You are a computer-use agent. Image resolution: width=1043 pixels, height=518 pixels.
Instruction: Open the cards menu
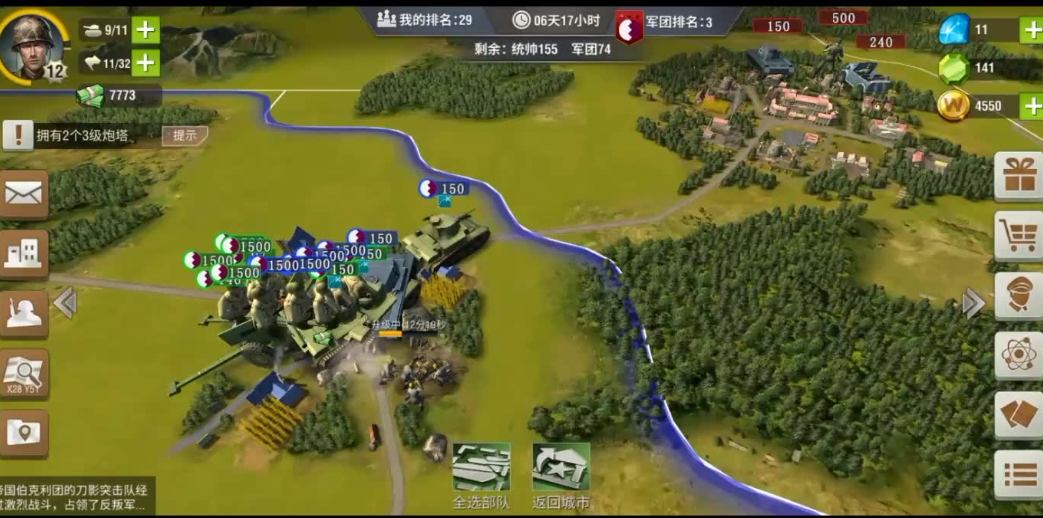click(x=1019, y=415)
